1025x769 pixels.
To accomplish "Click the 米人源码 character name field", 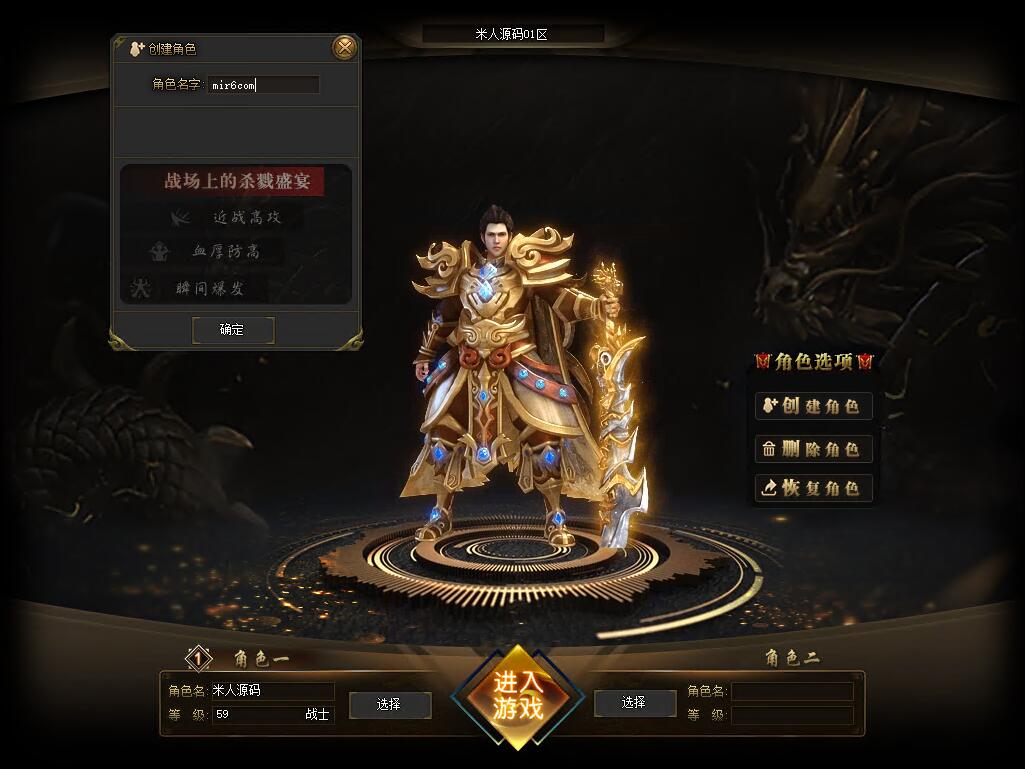I will click(x=271, y=691).
